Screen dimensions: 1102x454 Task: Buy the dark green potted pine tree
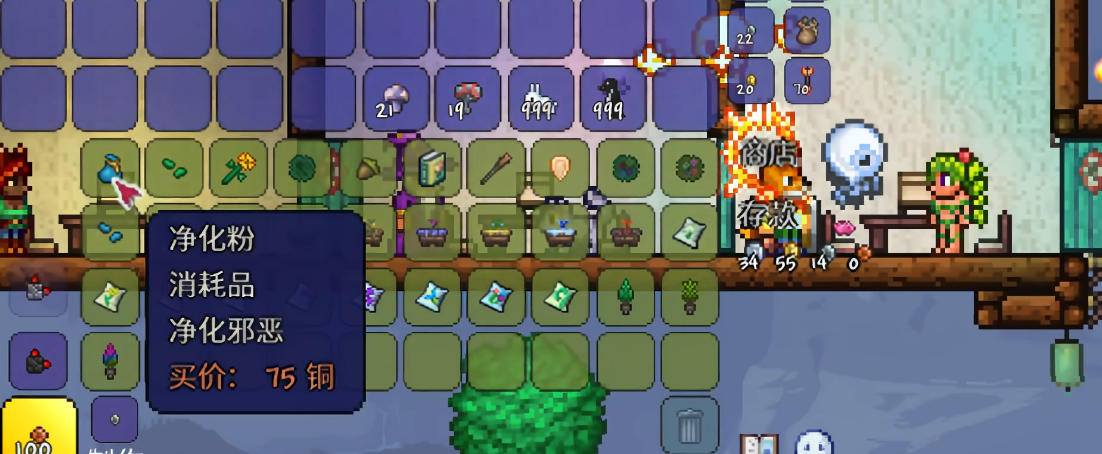(x=625, y=296)
